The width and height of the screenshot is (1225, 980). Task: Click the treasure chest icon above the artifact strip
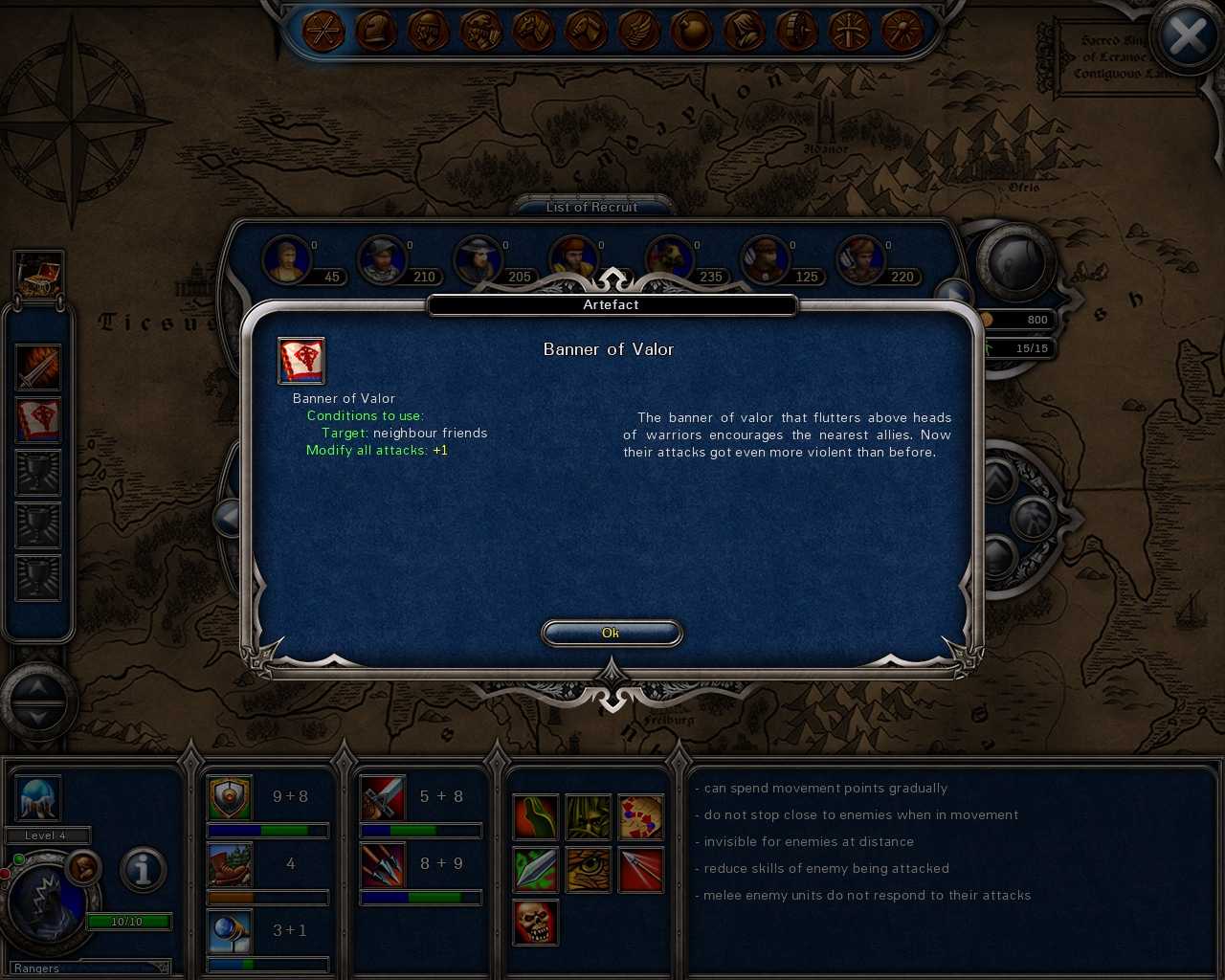(38, 276)
